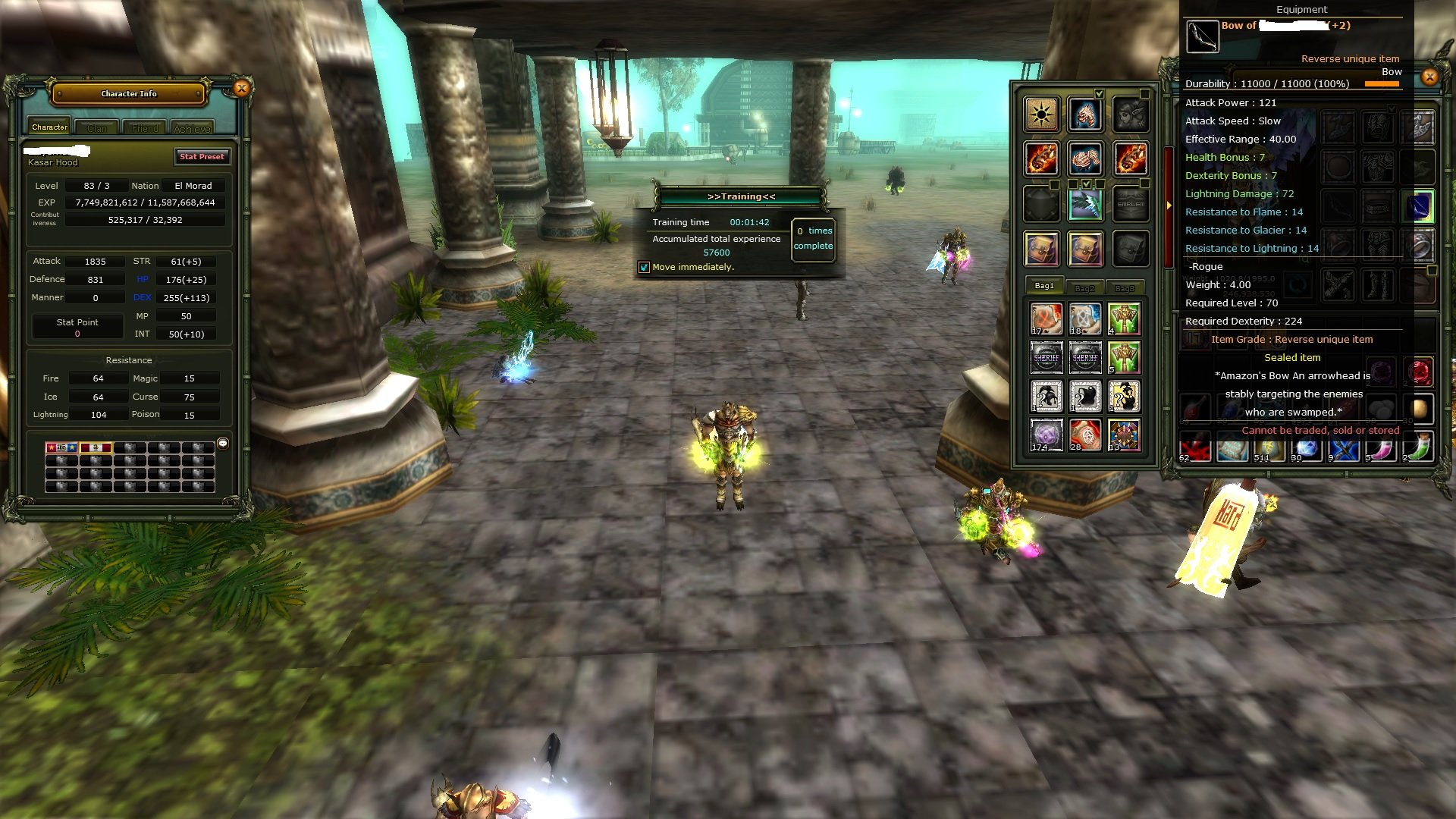Click the equipped bow slot
1456x819 pixels.
point(1419,206)
